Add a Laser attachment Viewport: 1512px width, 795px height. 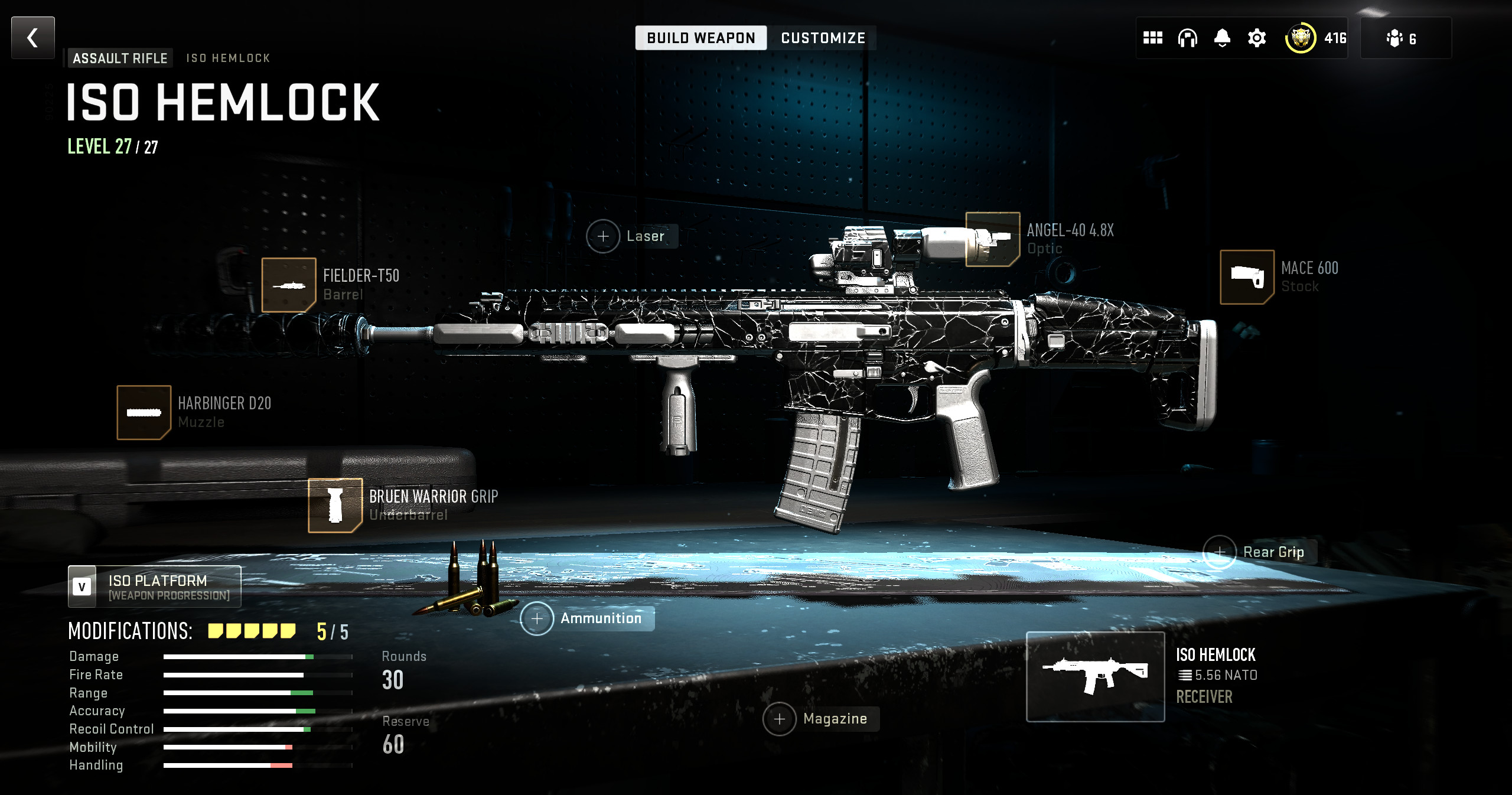coord(603,236)
